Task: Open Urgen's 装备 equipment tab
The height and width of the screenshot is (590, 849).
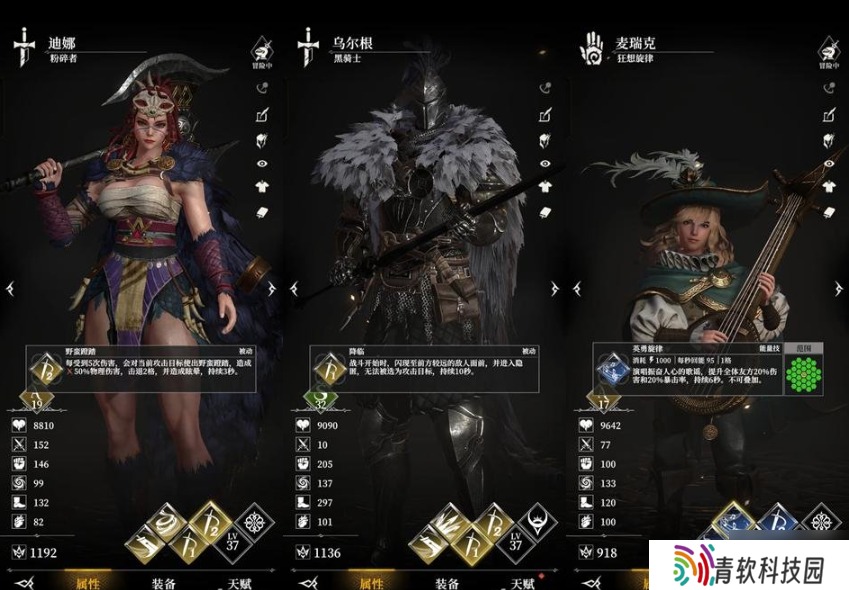Action: tap(447, 583)
